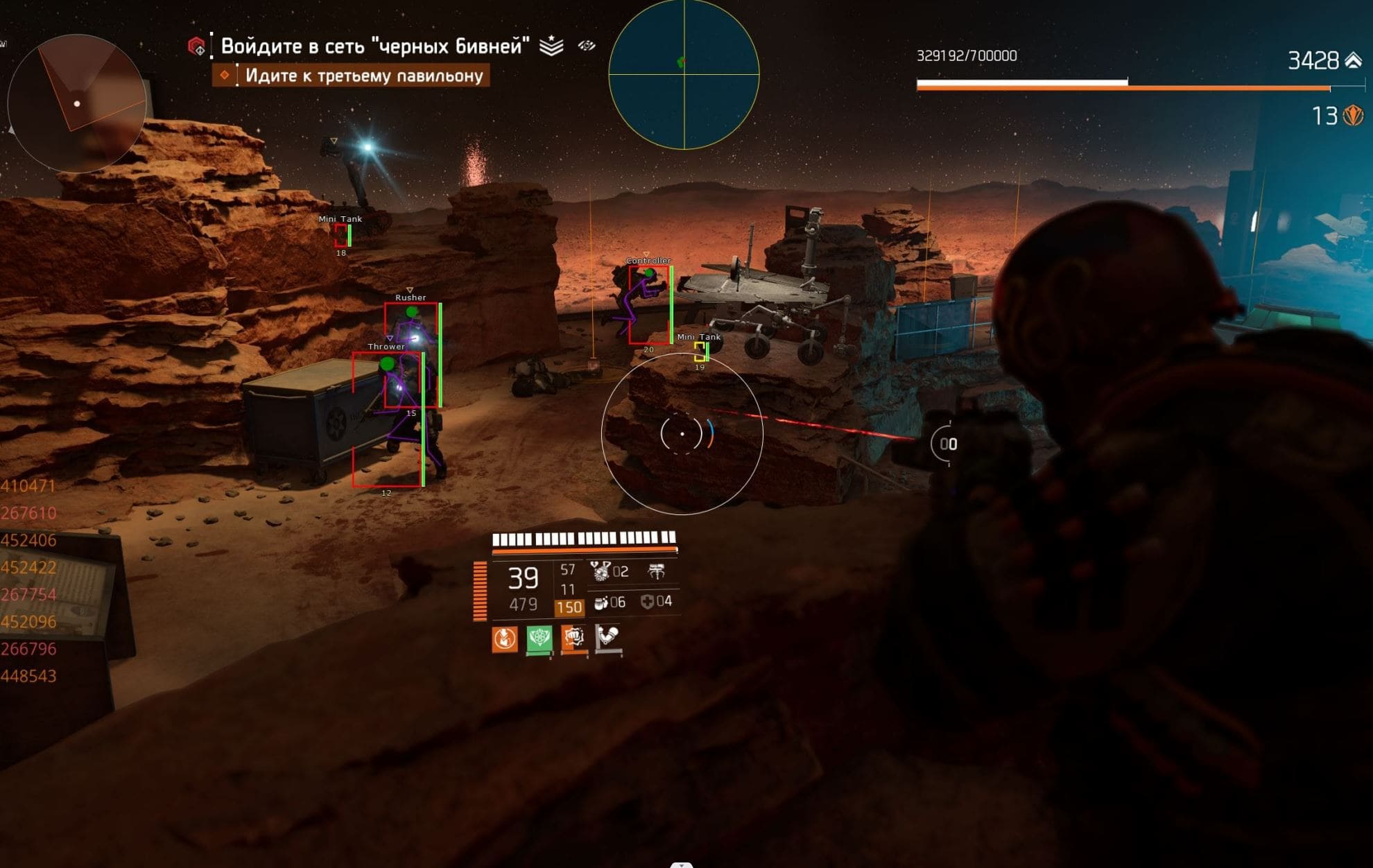The height and width of the screenshot is (868, 1373).
Task: Click the punching fist buff icon
Action: pyautogui.click(x=573, y=638)
